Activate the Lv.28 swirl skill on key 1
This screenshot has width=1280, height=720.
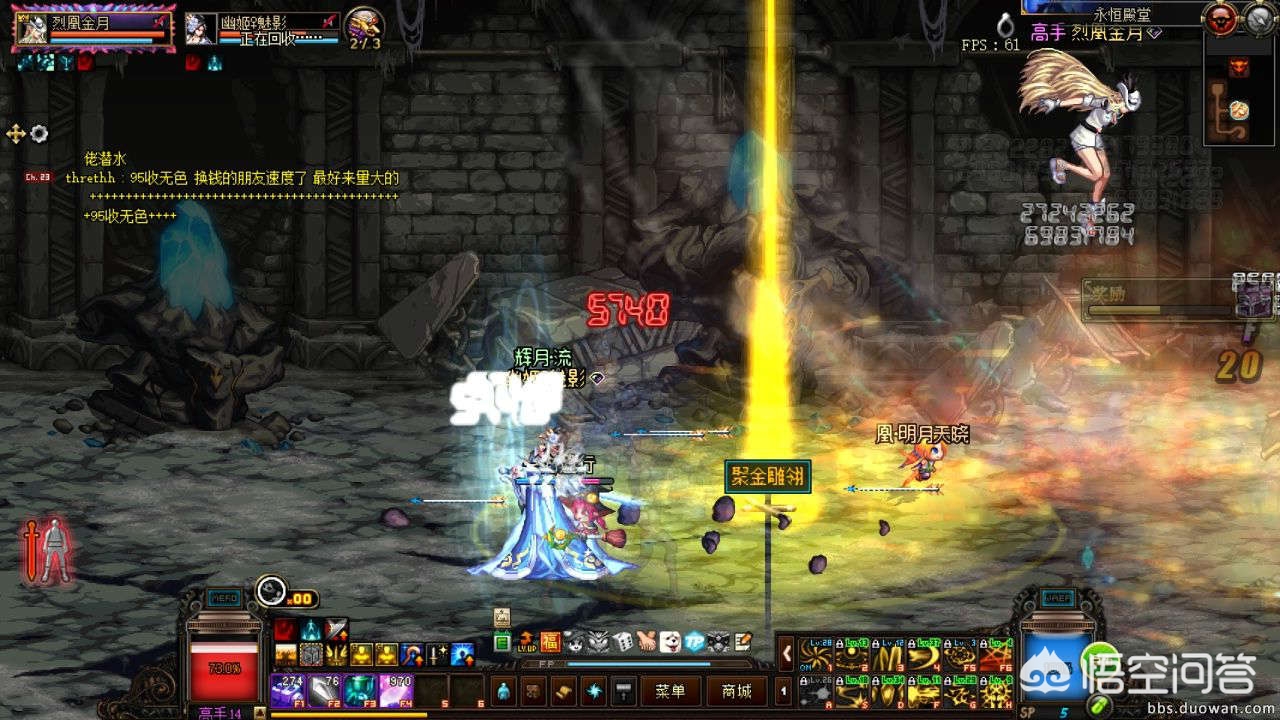[x=815, y=655]
